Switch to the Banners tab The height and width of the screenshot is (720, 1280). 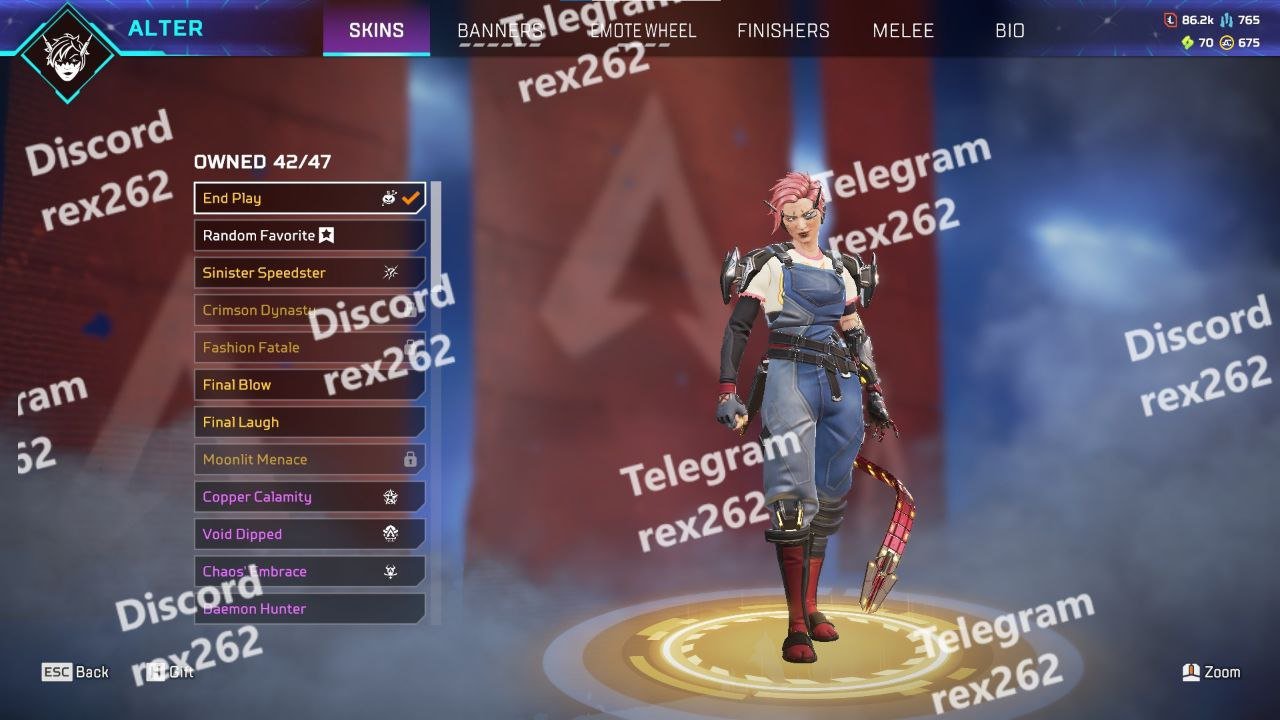click(x=500, y=31)
